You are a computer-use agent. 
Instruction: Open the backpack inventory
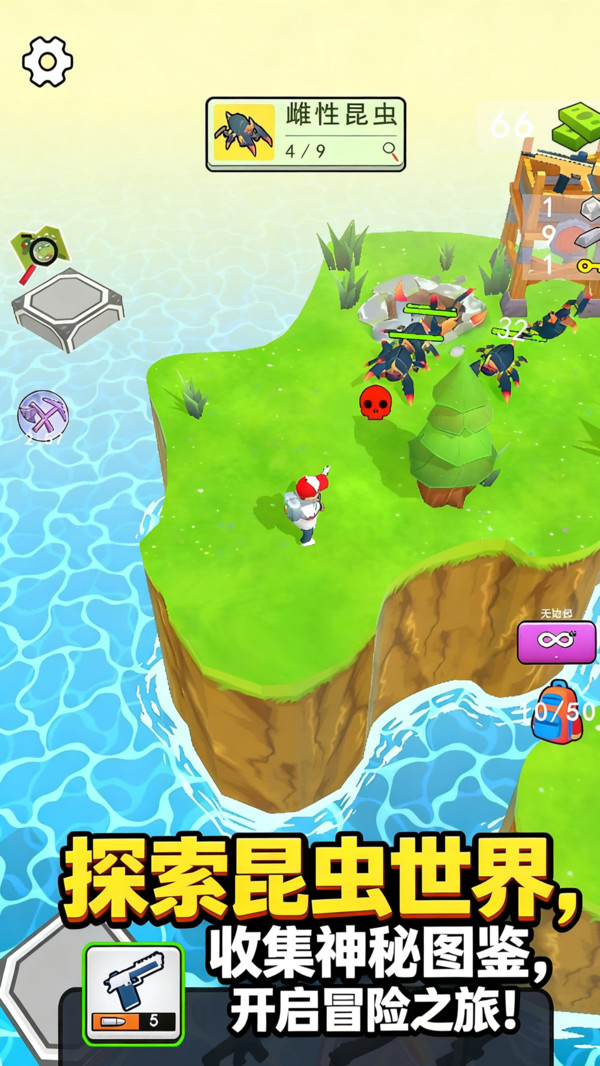[x=556, y=711]
